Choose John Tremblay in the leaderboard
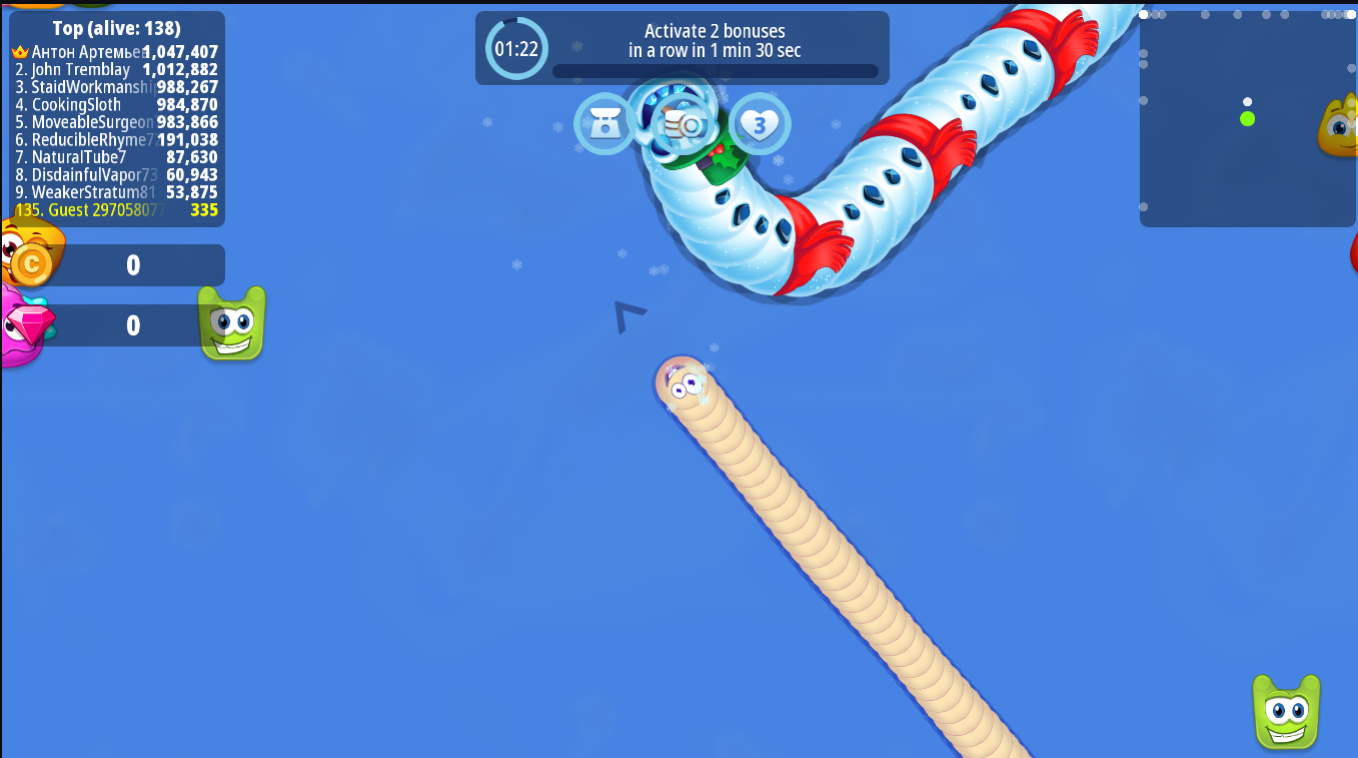1358x758 pixels. pyautogui.click(x=116, y=70)
